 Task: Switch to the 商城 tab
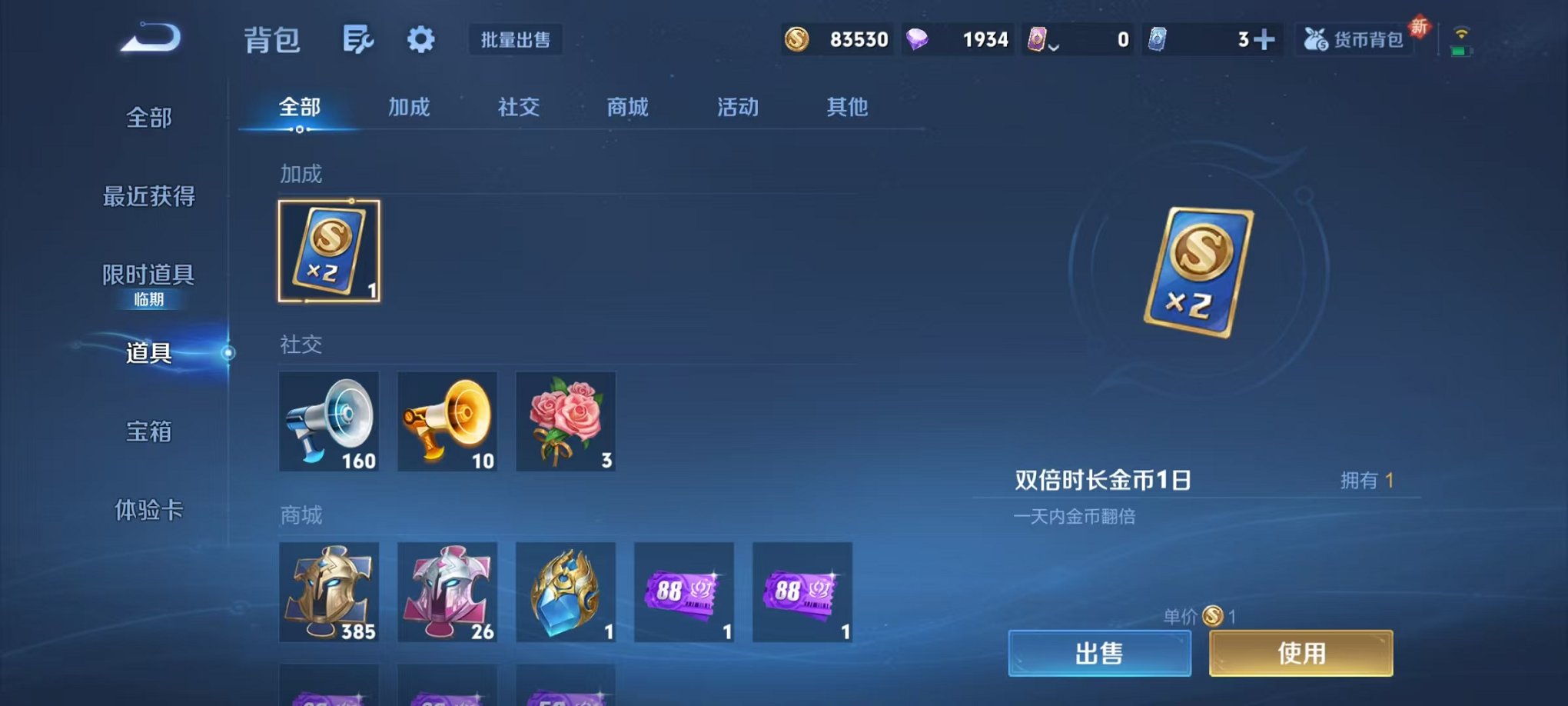click(626, 108)
